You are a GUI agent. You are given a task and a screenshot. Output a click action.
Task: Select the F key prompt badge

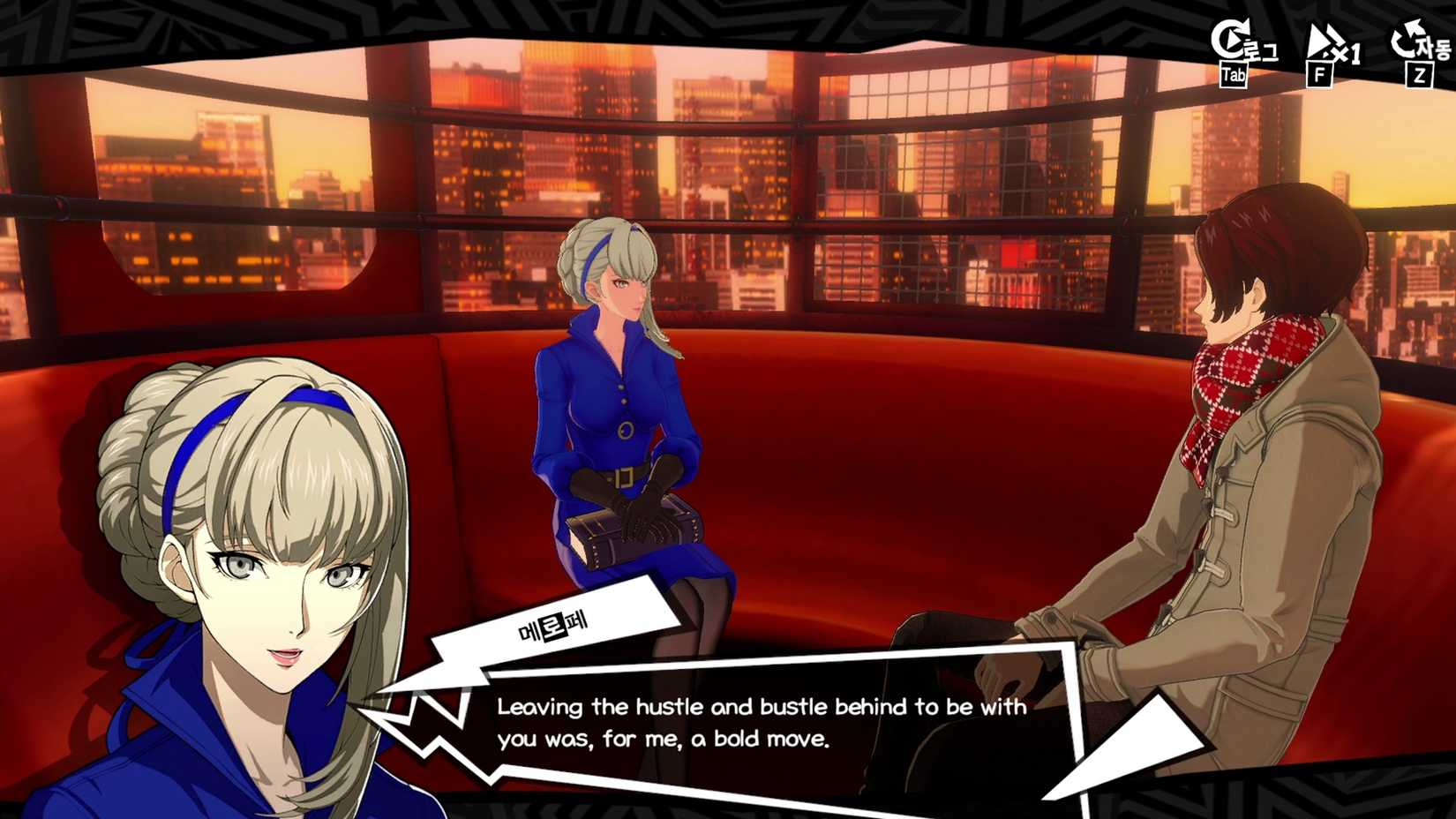click(1320, 76)
